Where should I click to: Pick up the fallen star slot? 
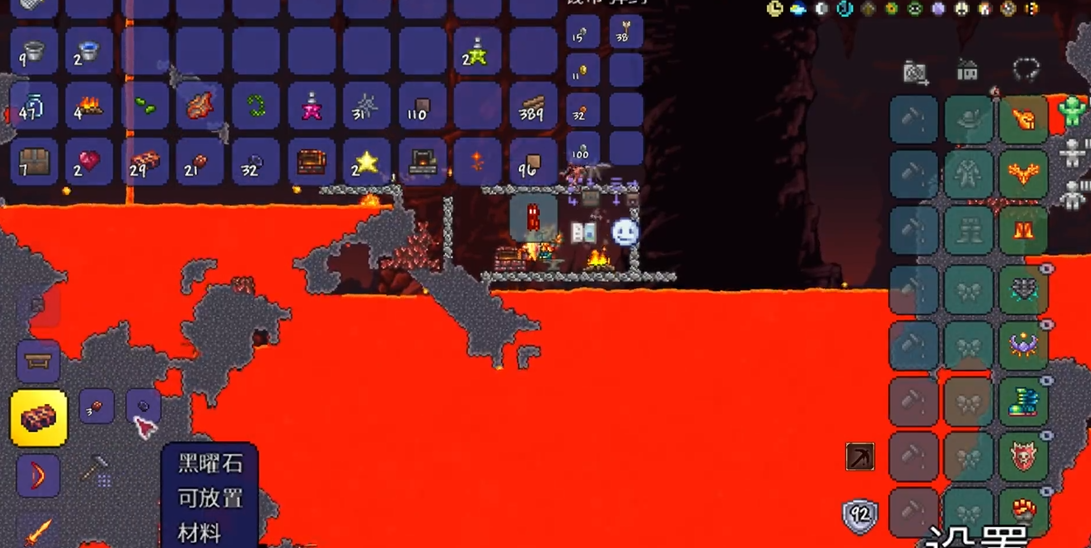[366, 162]
